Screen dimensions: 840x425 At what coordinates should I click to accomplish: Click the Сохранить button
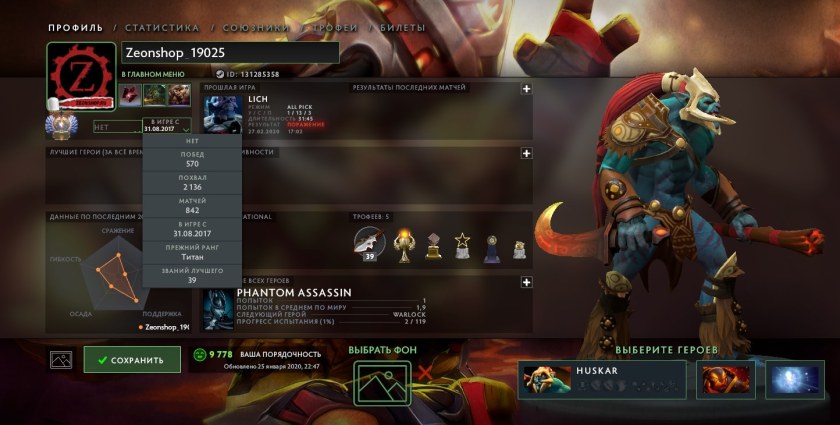132,360
